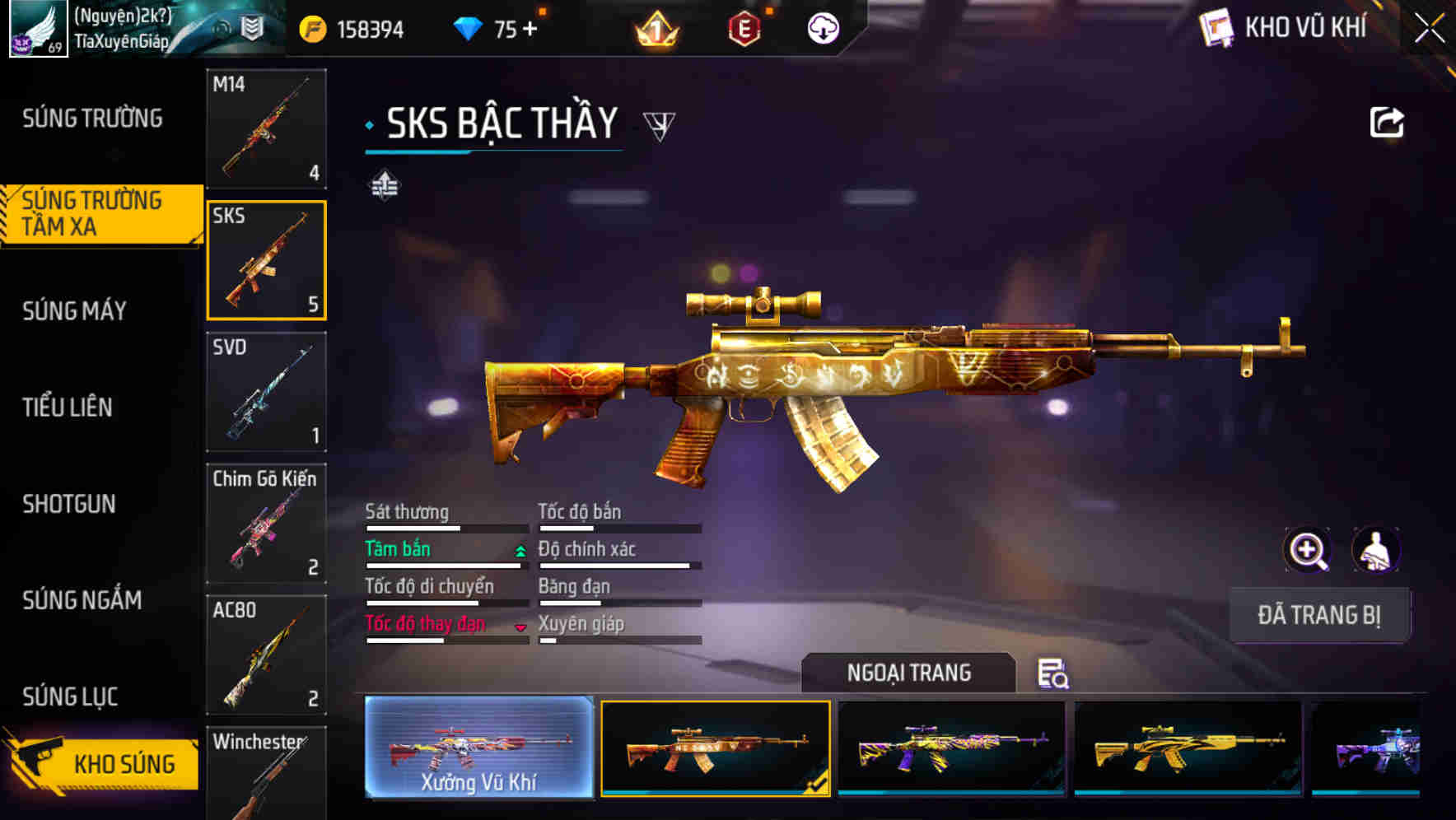Open Xưởng Vũ Khí from the skin bar
The height and width of the screenshot is (820, 1456).
click(478, 751)
